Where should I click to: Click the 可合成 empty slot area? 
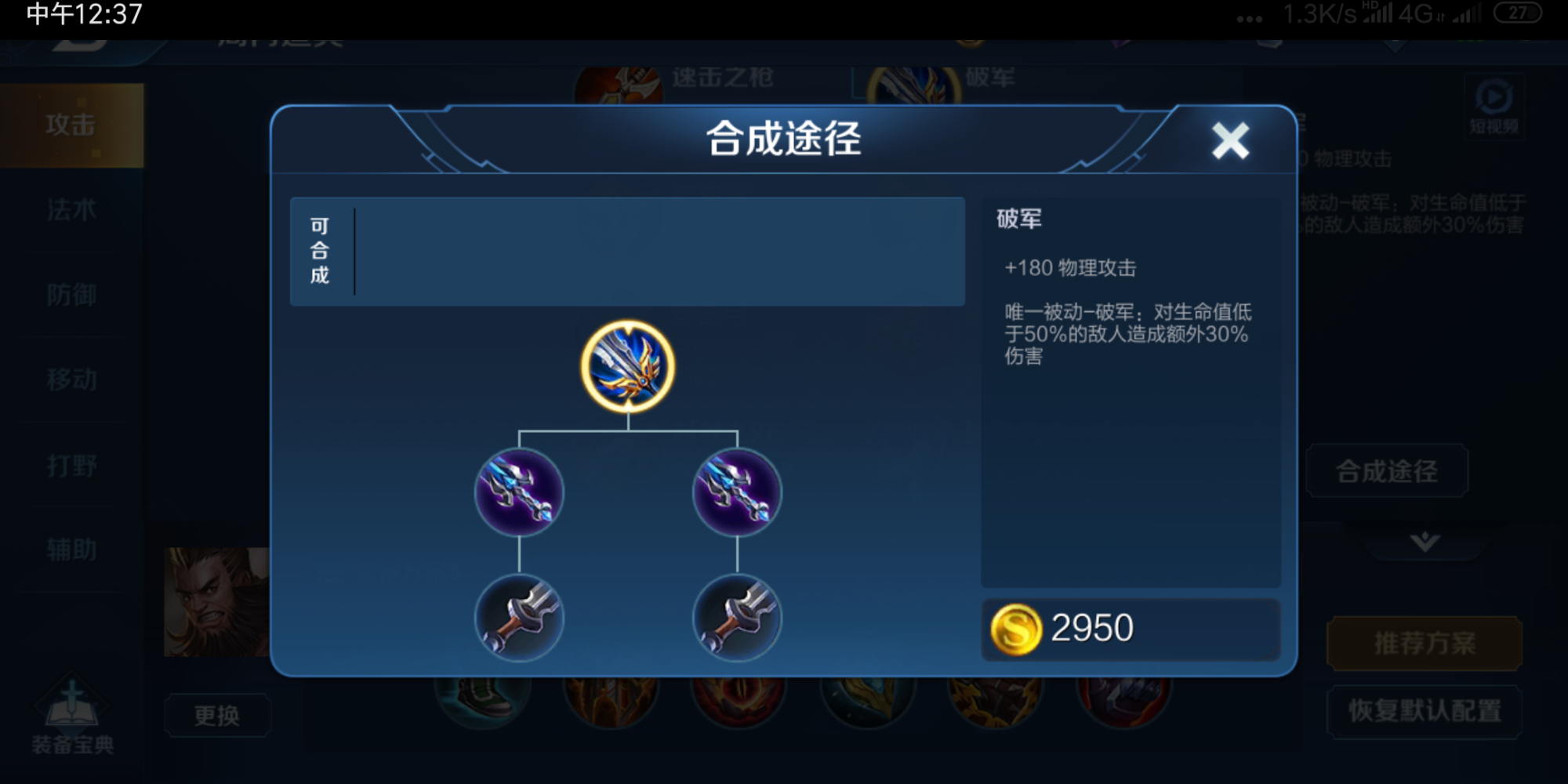[627, 252]
